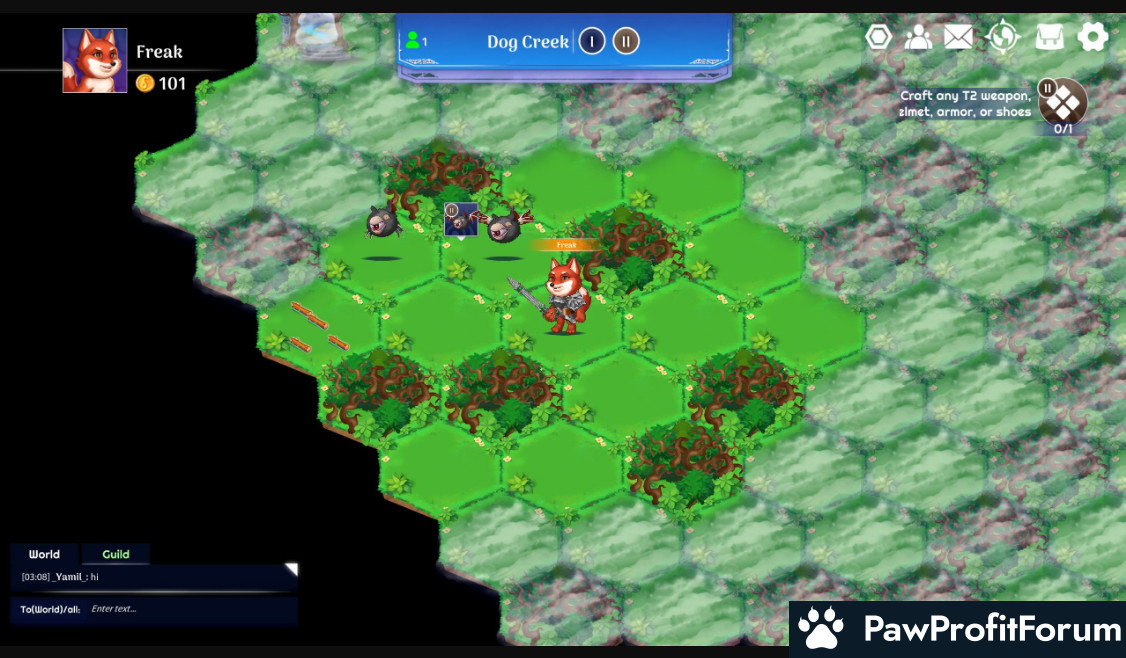Expand chat with the white corner triangle

click(291, 570)
